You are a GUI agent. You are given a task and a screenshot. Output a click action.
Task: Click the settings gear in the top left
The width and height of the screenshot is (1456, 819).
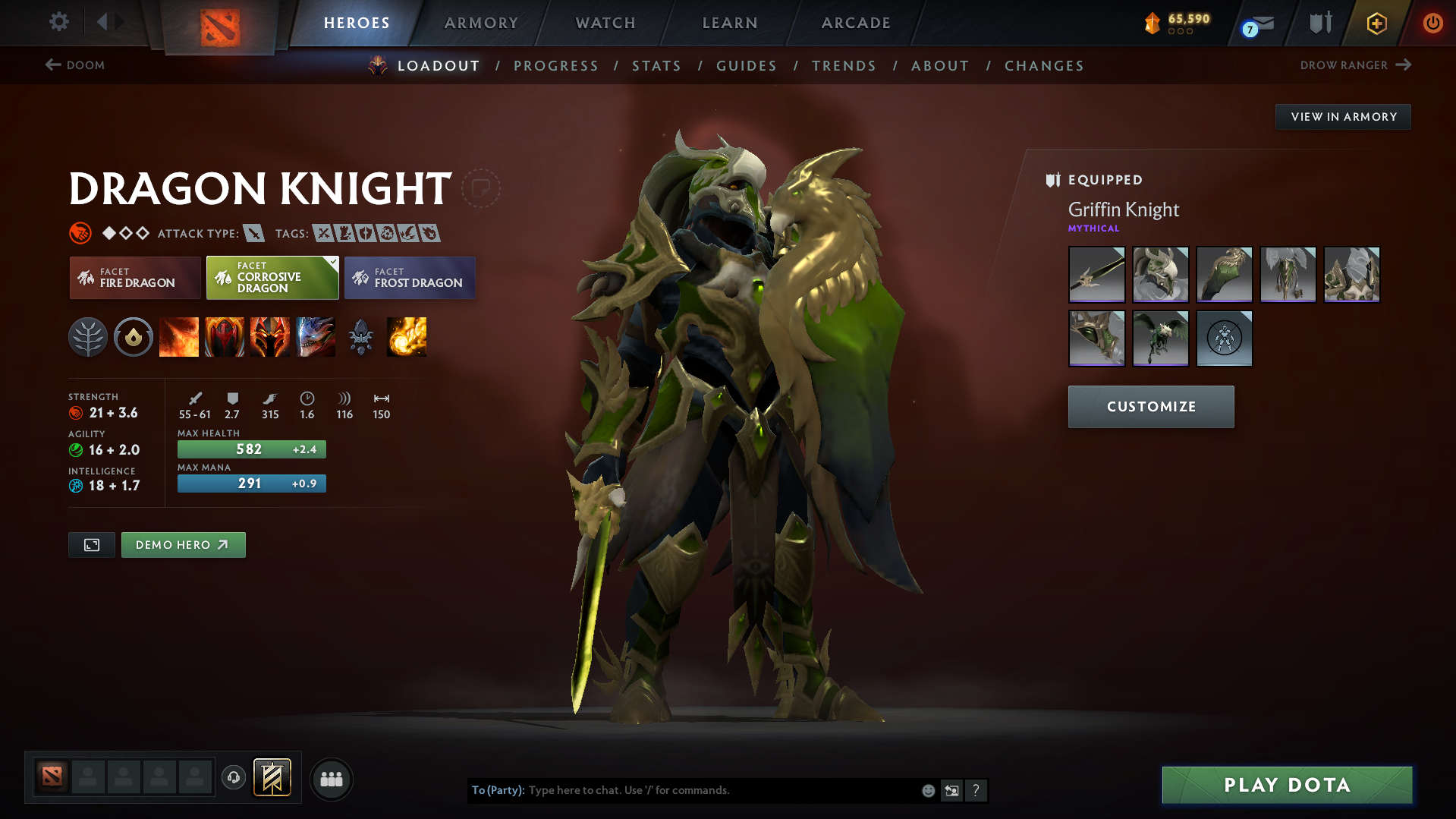click(x=58, y=22)
